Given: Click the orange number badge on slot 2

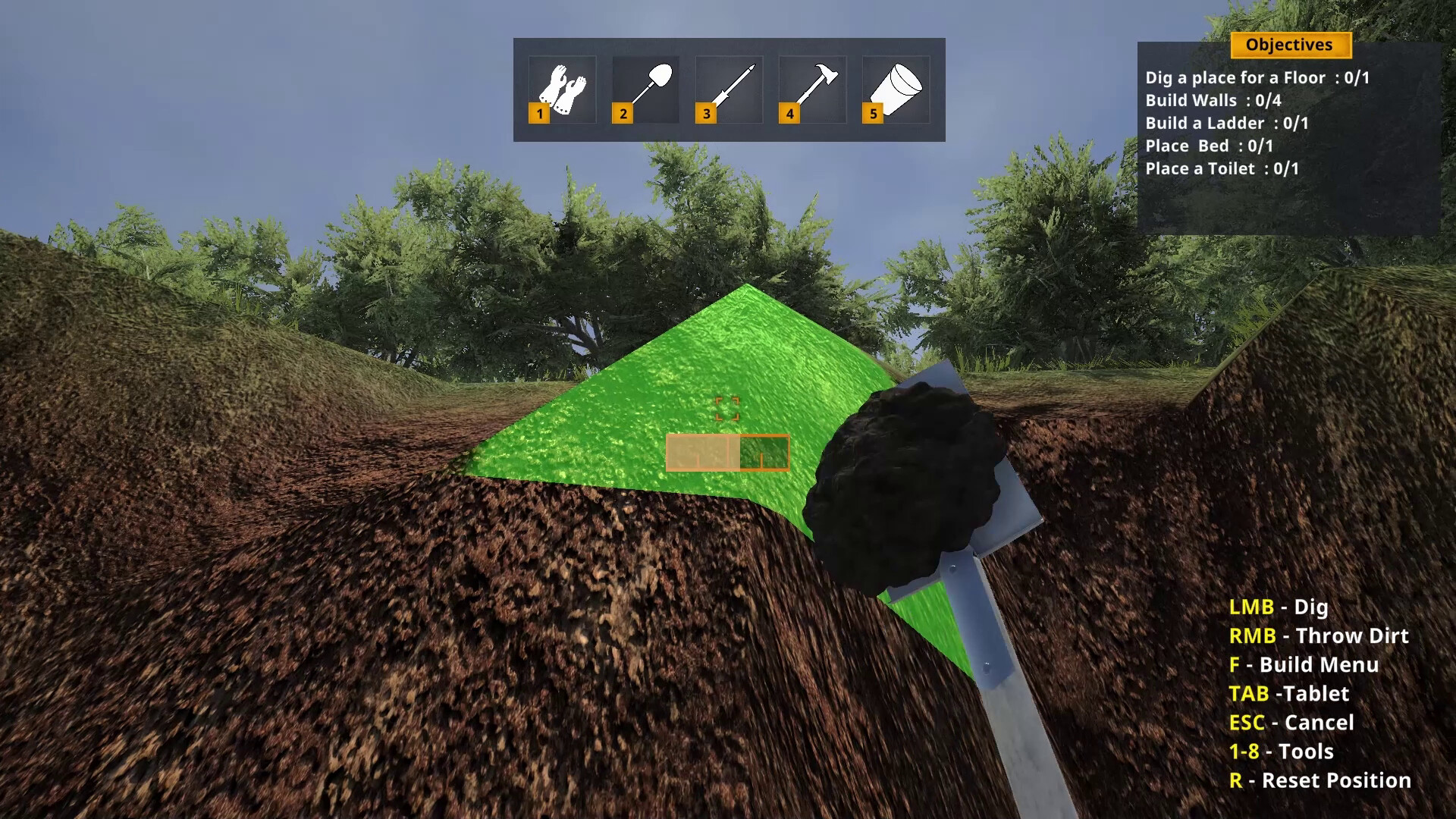Looking at the screenshot, I should tap(621, 114).
